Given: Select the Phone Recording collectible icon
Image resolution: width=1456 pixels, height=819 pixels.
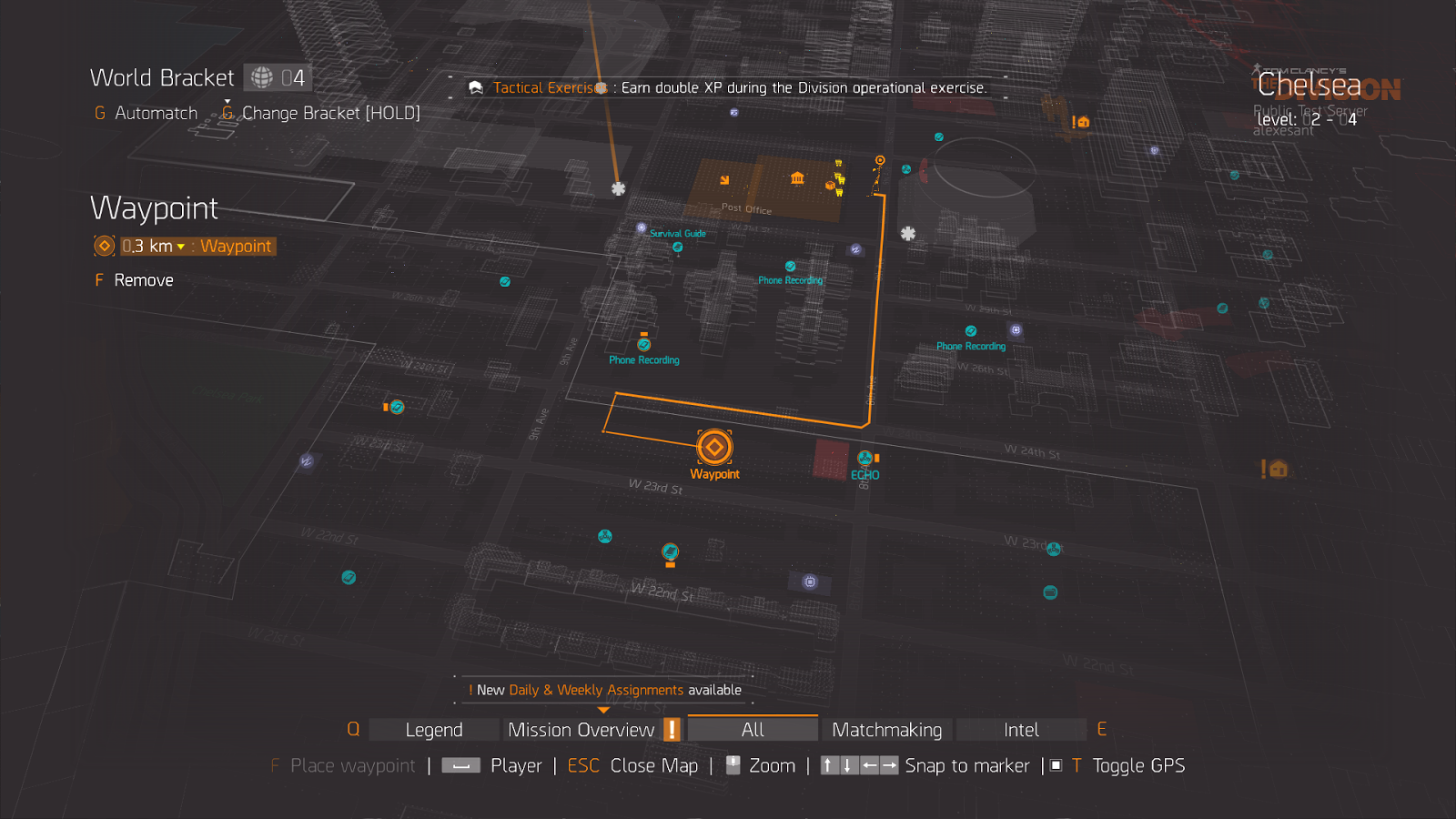Looking at the screenshot, I should [x=790, y=266].
